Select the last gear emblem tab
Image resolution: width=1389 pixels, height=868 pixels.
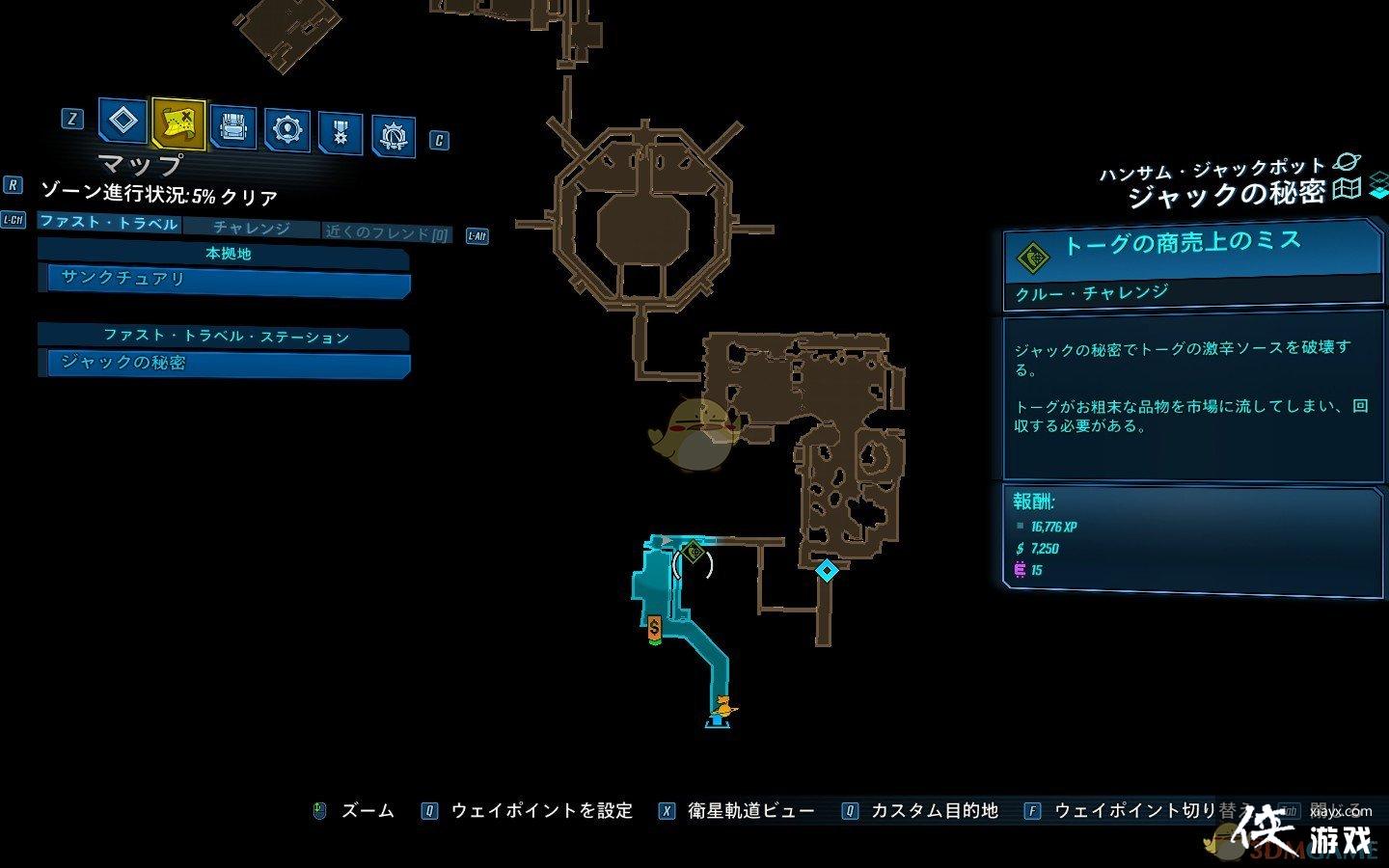(x=394, y=137)
